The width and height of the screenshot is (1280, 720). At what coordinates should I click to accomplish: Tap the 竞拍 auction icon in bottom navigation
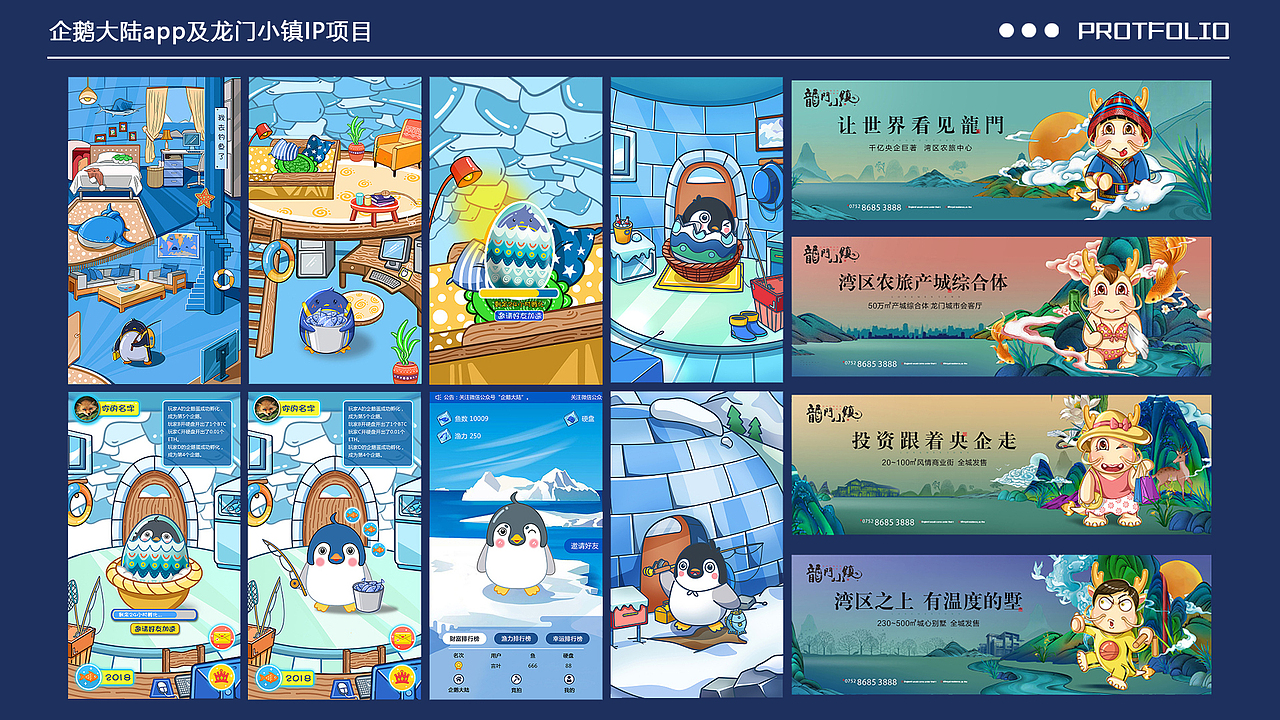point(516,681)
